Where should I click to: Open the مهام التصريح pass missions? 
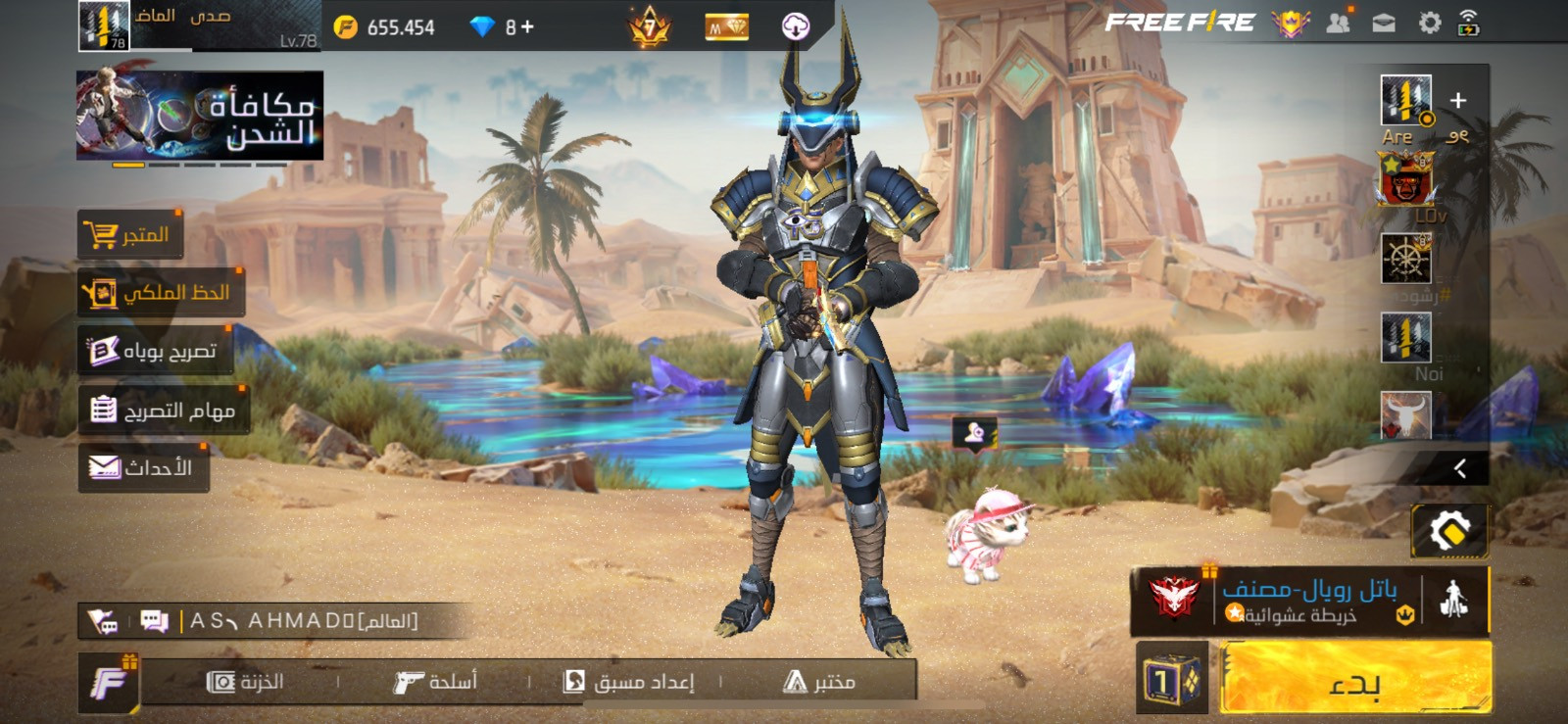pos(164,410)
